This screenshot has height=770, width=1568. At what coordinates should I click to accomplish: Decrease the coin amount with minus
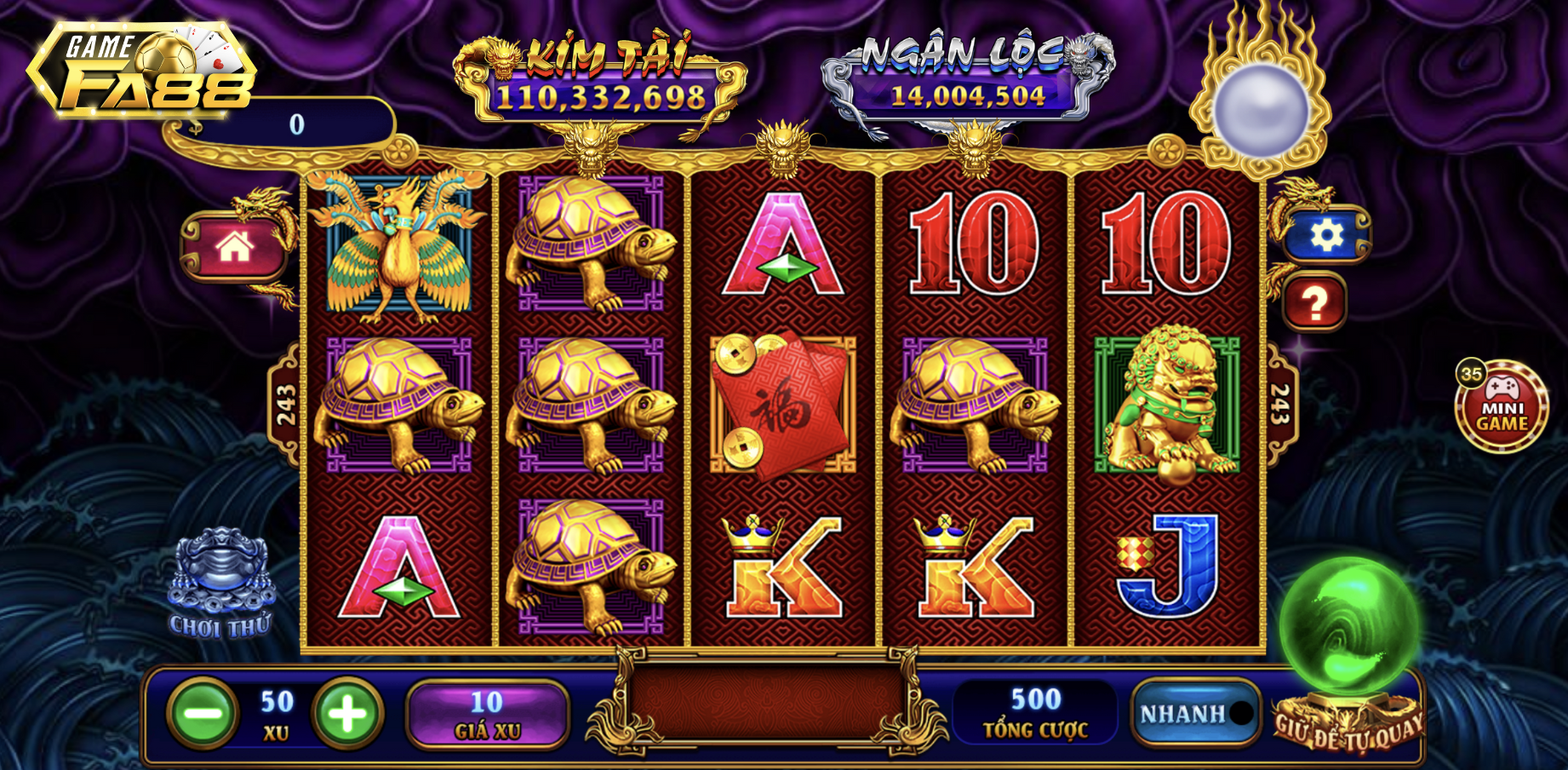pos(203,714)
